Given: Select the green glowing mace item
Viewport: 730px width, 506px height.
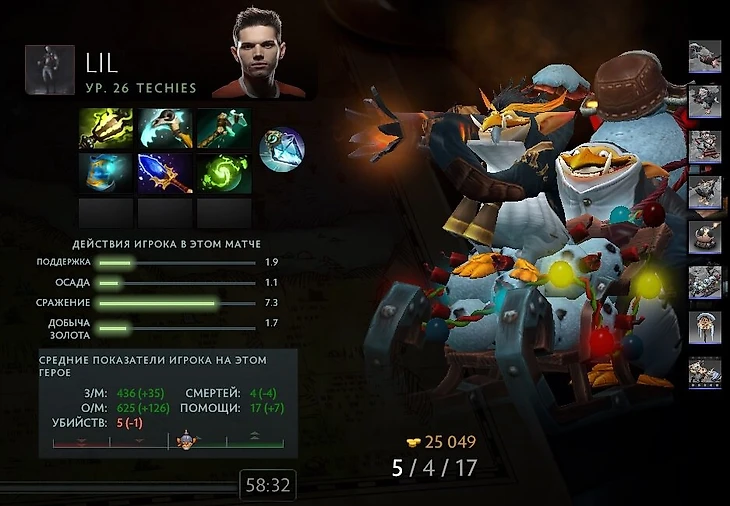Looking at the screenshot, I should coord(105,130).
